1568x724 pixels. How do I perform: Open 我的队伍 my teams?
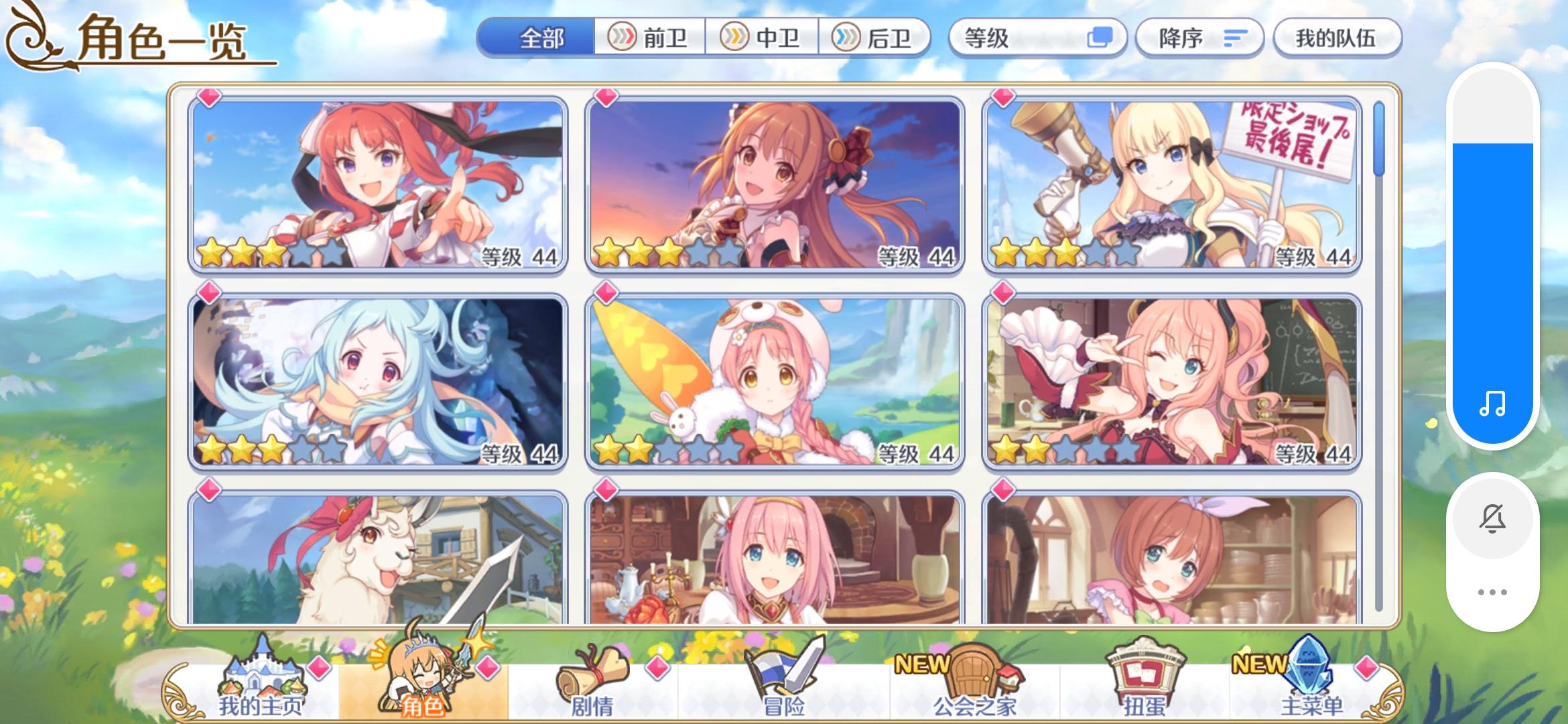pos(1337,38)
